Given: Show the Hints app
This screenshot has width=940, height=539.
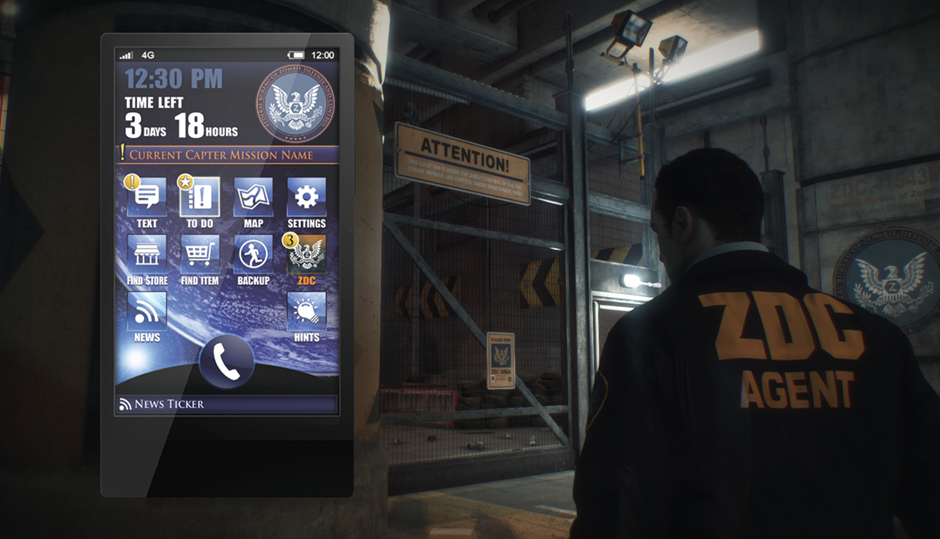Looking at the screenshot, I should (x=306, y=312).
